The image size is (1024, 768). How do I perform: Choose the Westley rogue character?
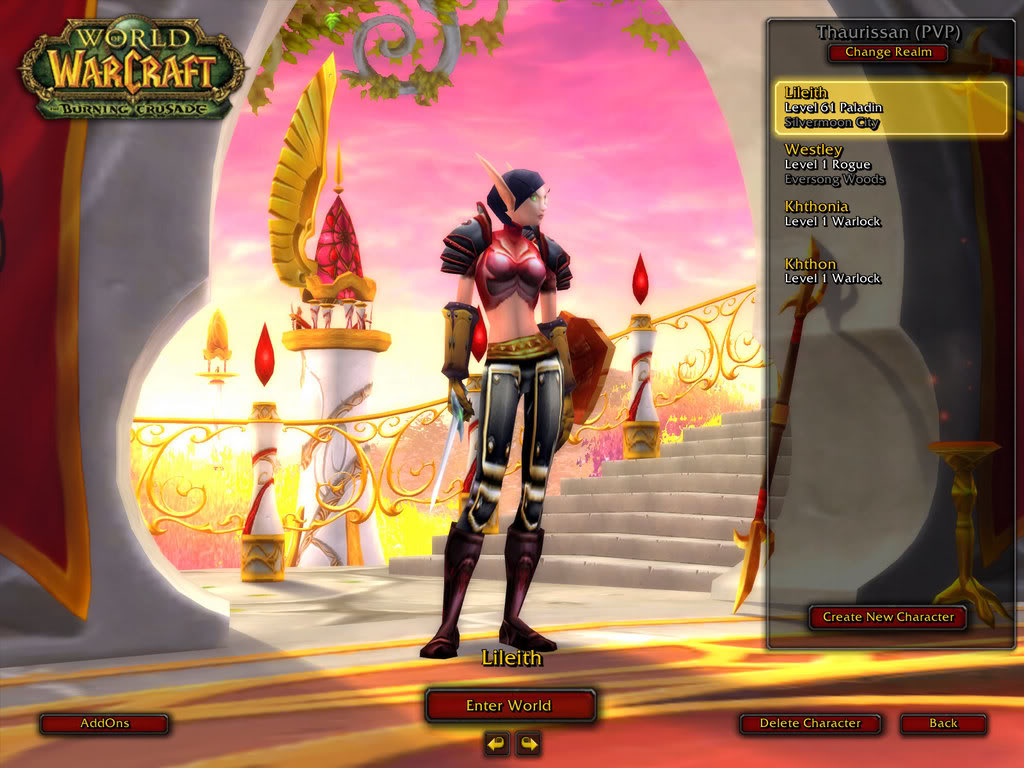[890, 164]
